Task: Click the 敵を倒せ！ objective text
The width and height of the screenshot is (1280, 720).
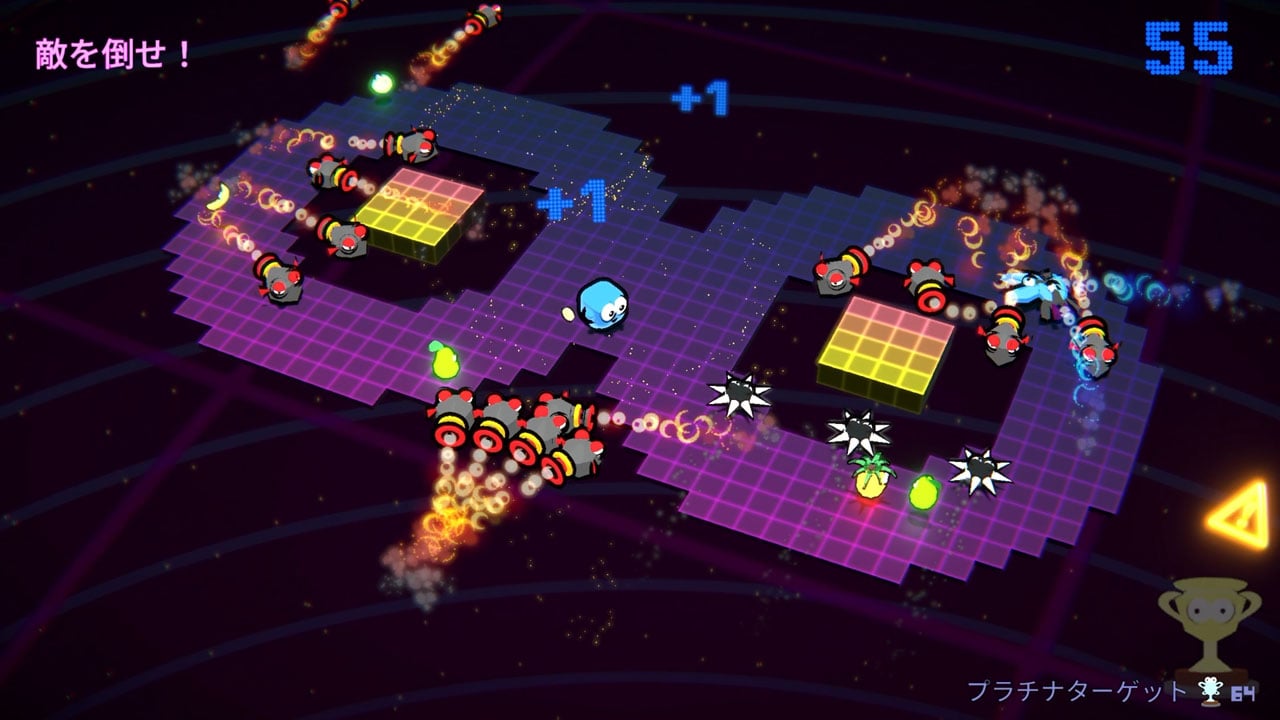Action: (x=113, y=54)
